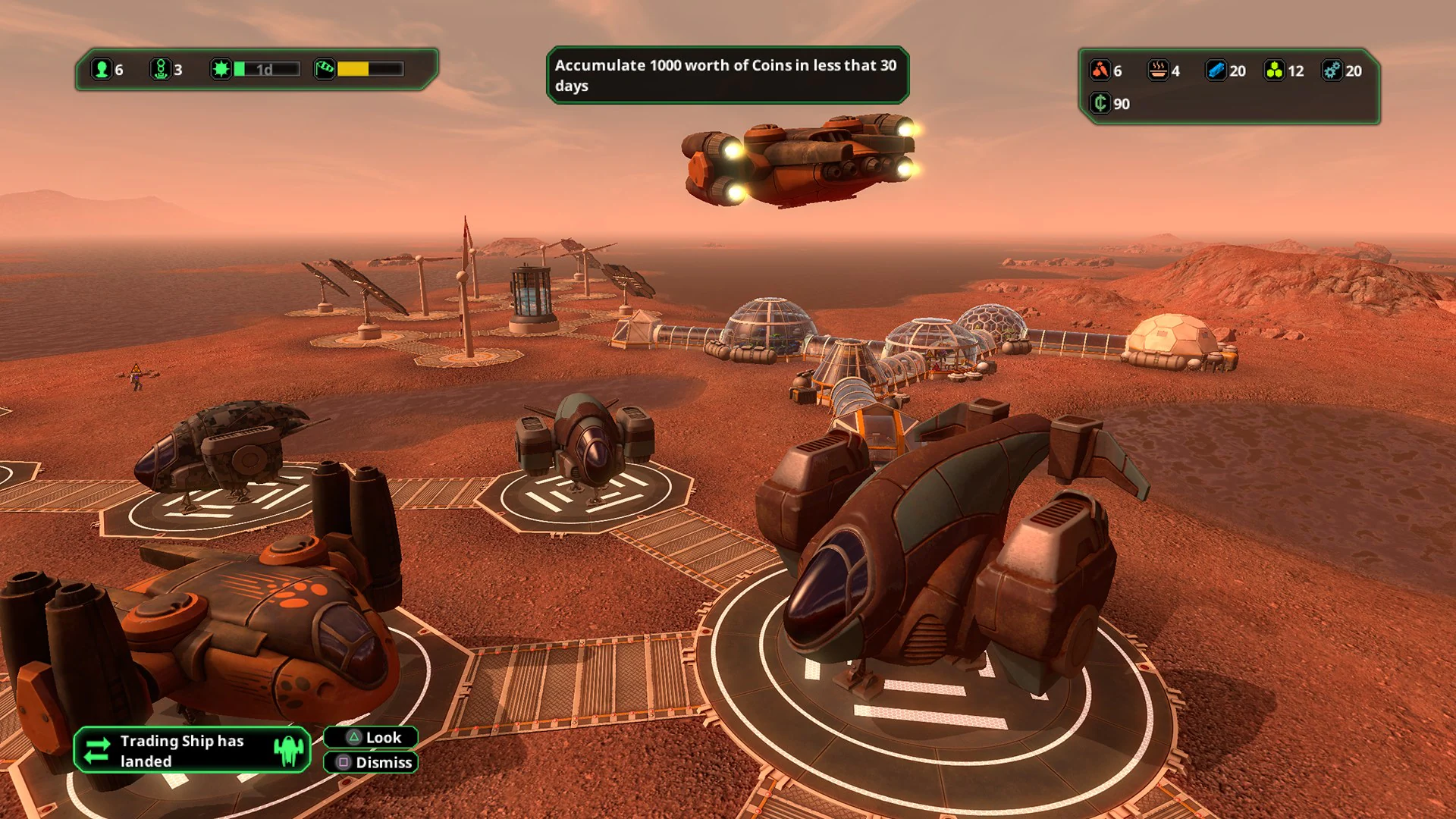
Task: Click the coins currency icon
Action: pyautogui.click(x=1100, y=104)
